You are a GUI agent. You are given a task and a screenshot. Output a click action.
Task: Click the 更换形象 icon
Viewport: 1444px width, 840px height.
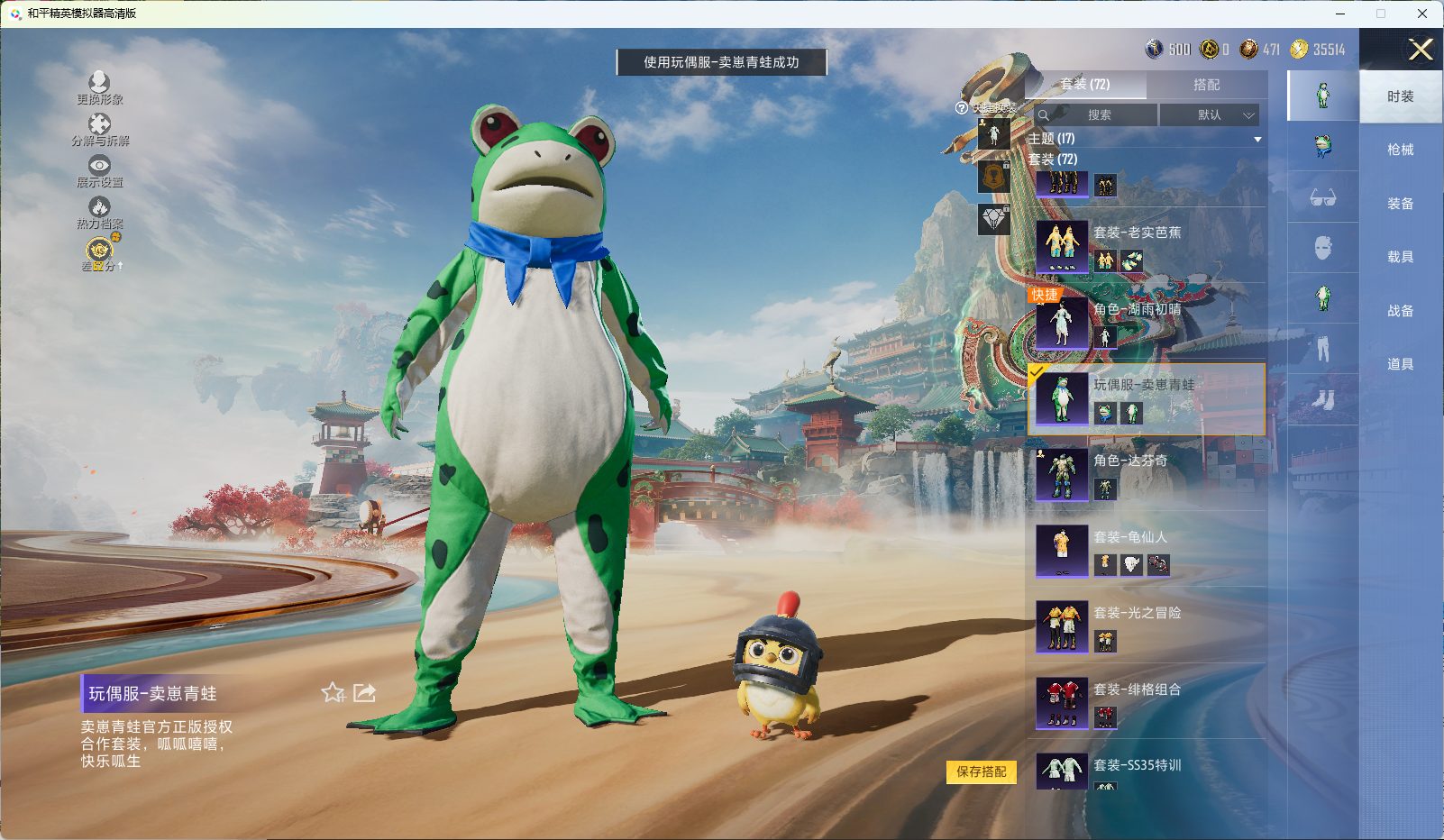[99, 87]
